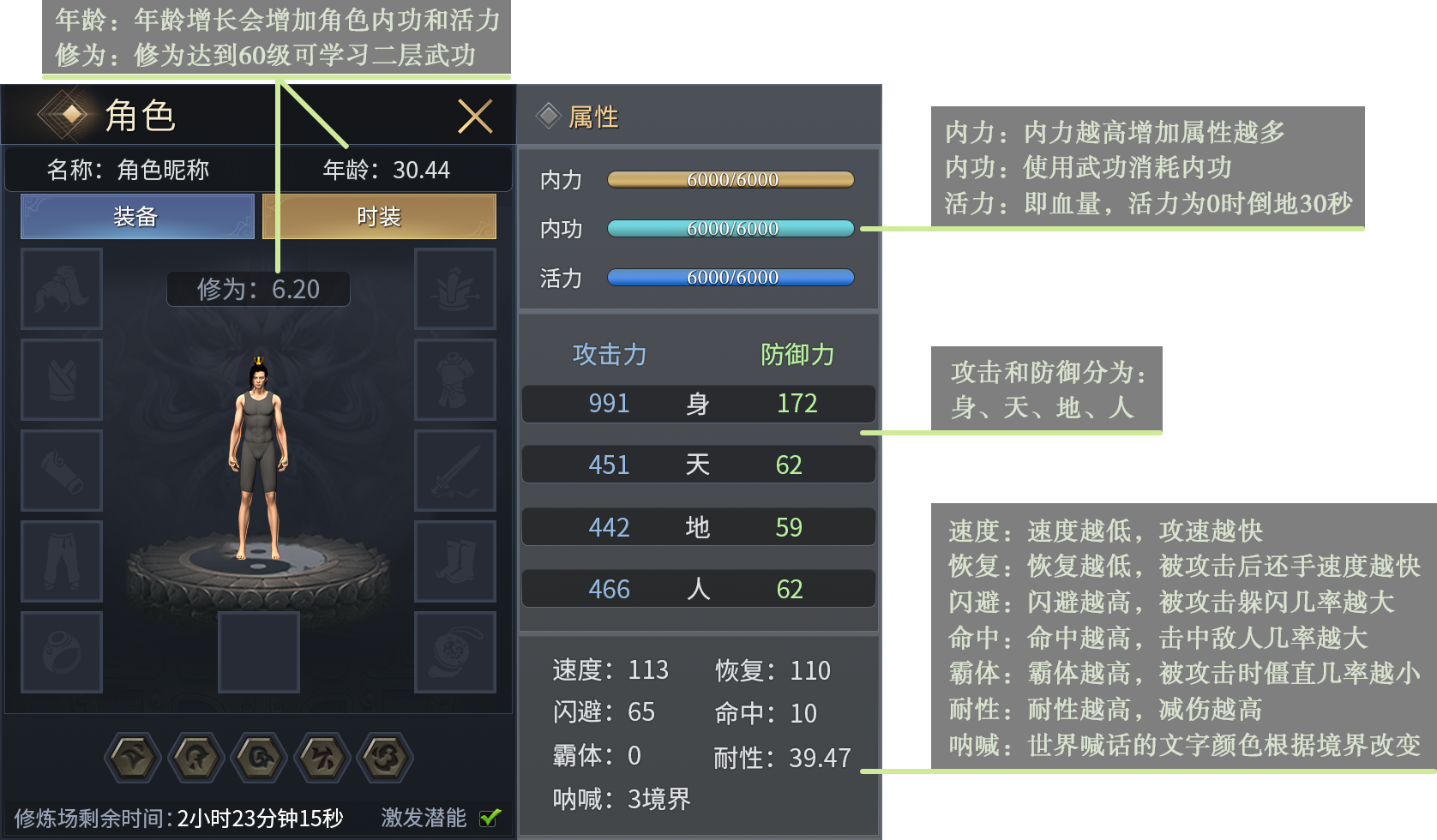Select the tasseled pendant accessory slot
This screenshot has width=1437, height=840.
[455, 652]
